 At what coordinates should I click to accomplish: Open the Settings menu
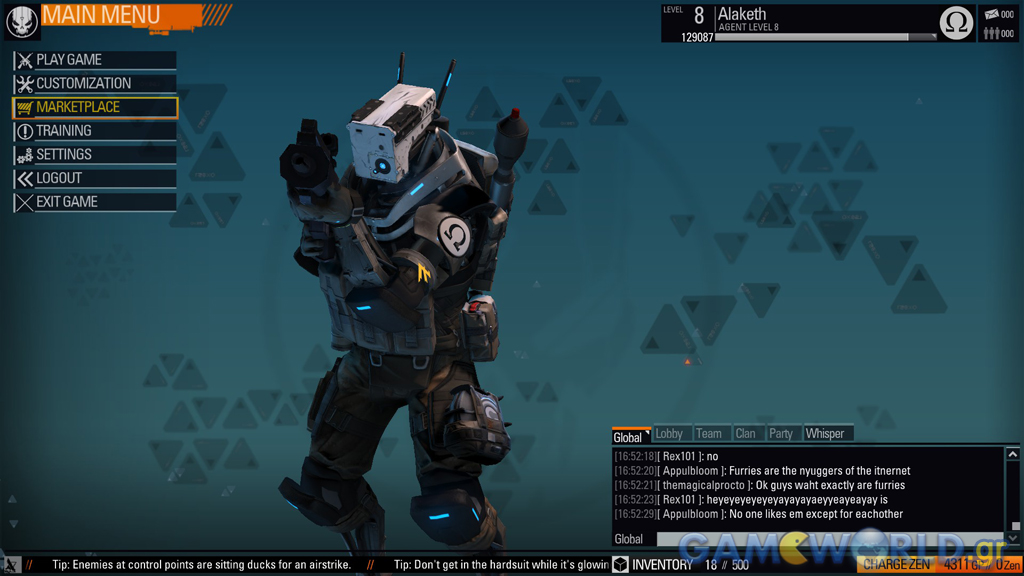point(95,155)
